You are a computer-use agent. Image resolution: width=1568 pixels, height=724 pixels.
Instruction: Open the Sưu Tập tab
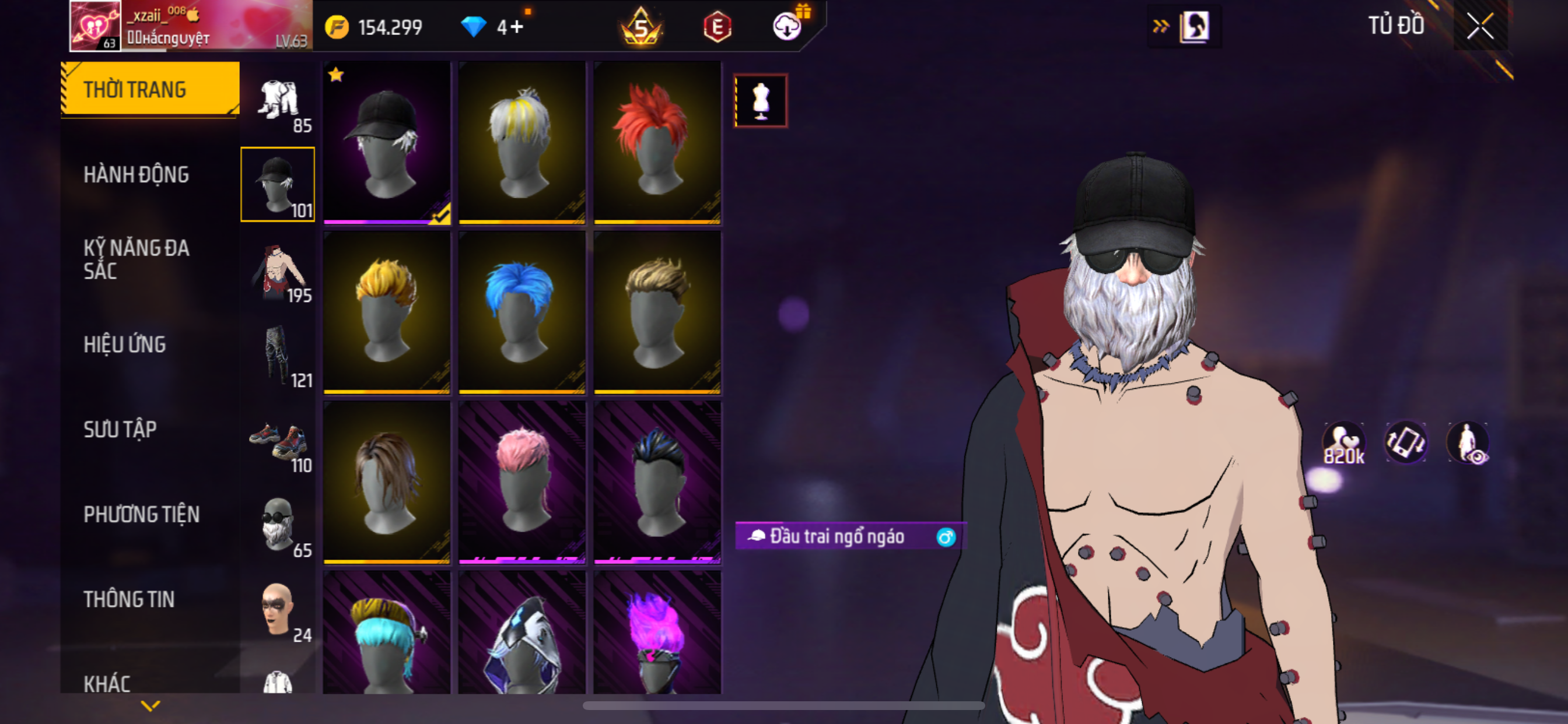pyautogui.click(x=120, y=430)
